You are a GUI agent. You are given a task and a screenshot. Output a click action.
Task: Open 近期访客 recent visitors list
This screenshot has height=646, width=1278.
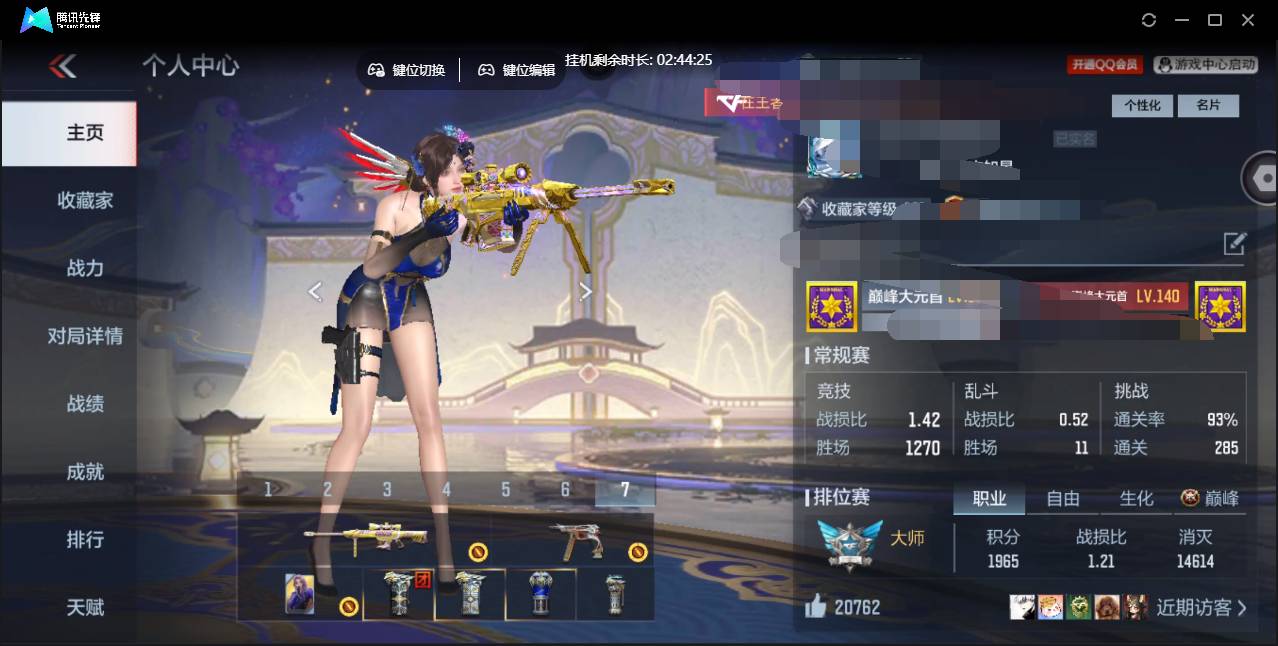[1200, 607]
